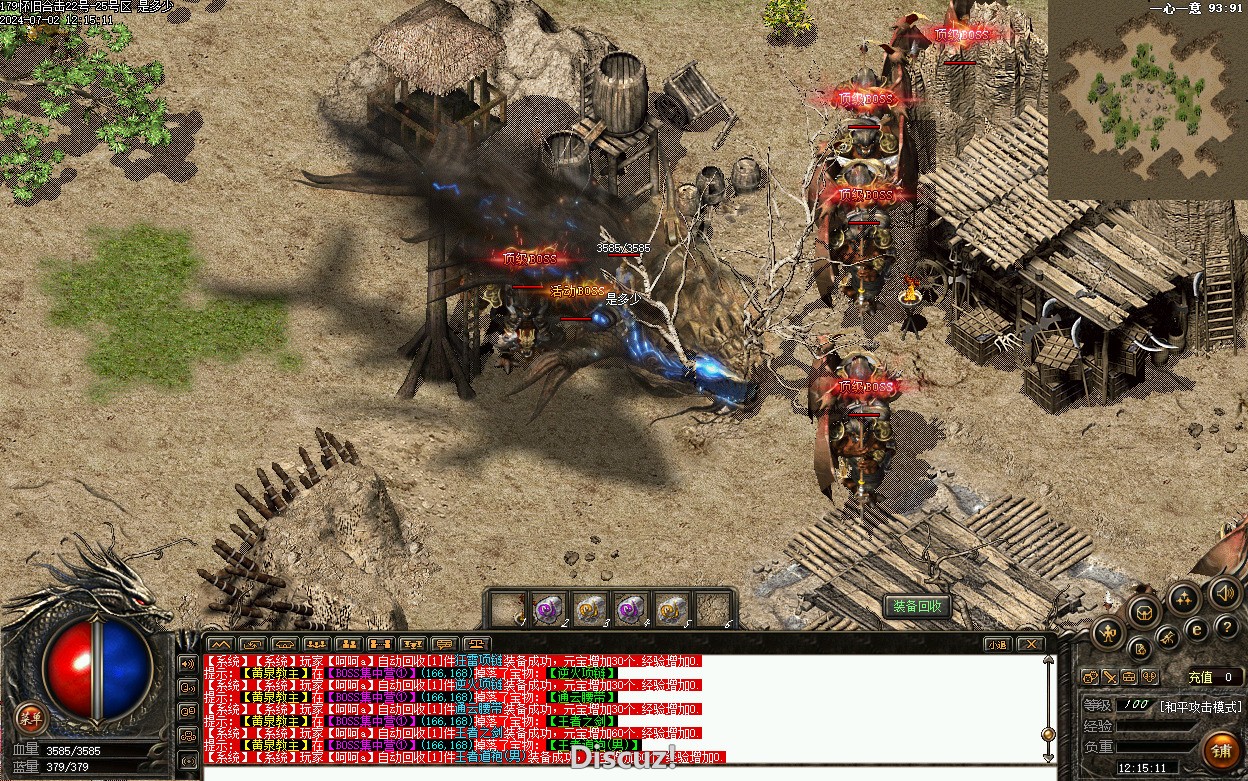
Task: Click the minimap in the corner
Action: click(1147, 100)
